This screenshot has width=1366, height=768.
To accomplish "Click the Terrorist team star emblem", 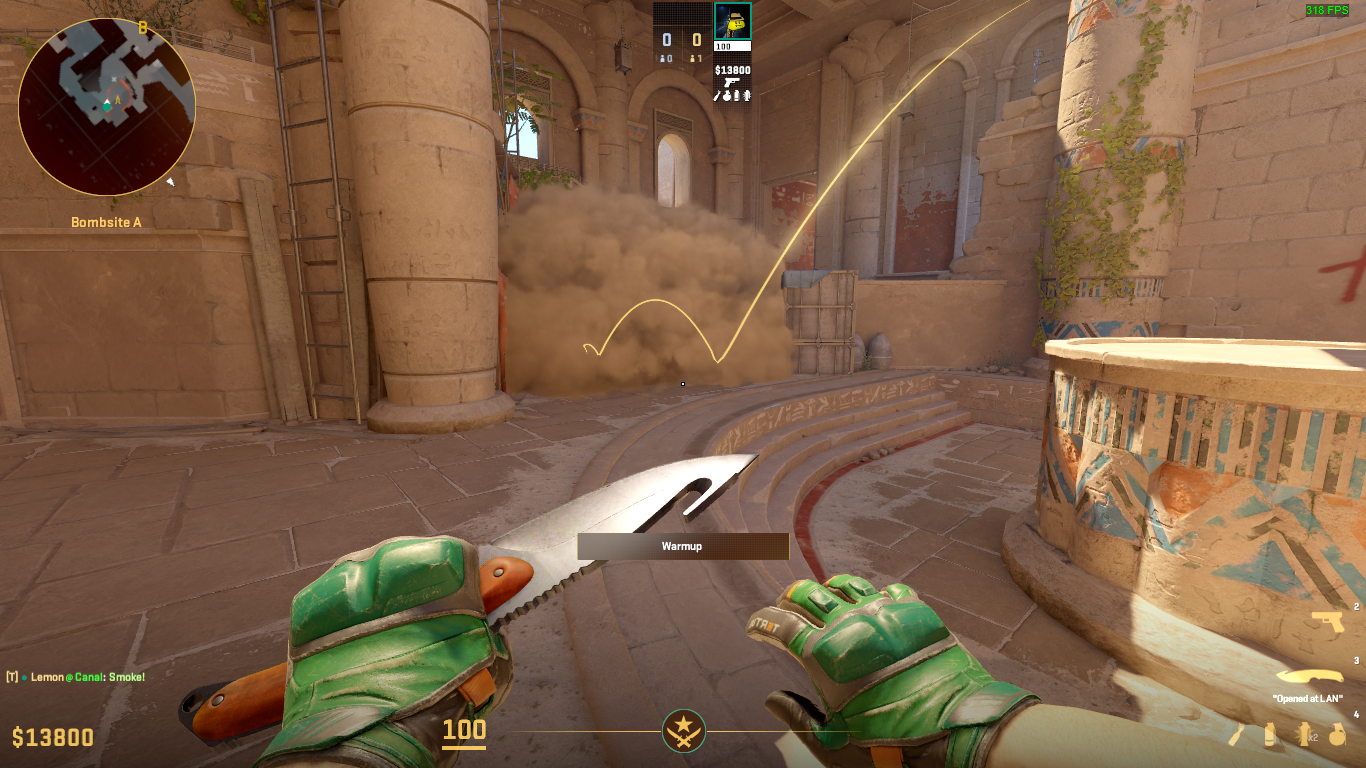I will coord(684,731).
